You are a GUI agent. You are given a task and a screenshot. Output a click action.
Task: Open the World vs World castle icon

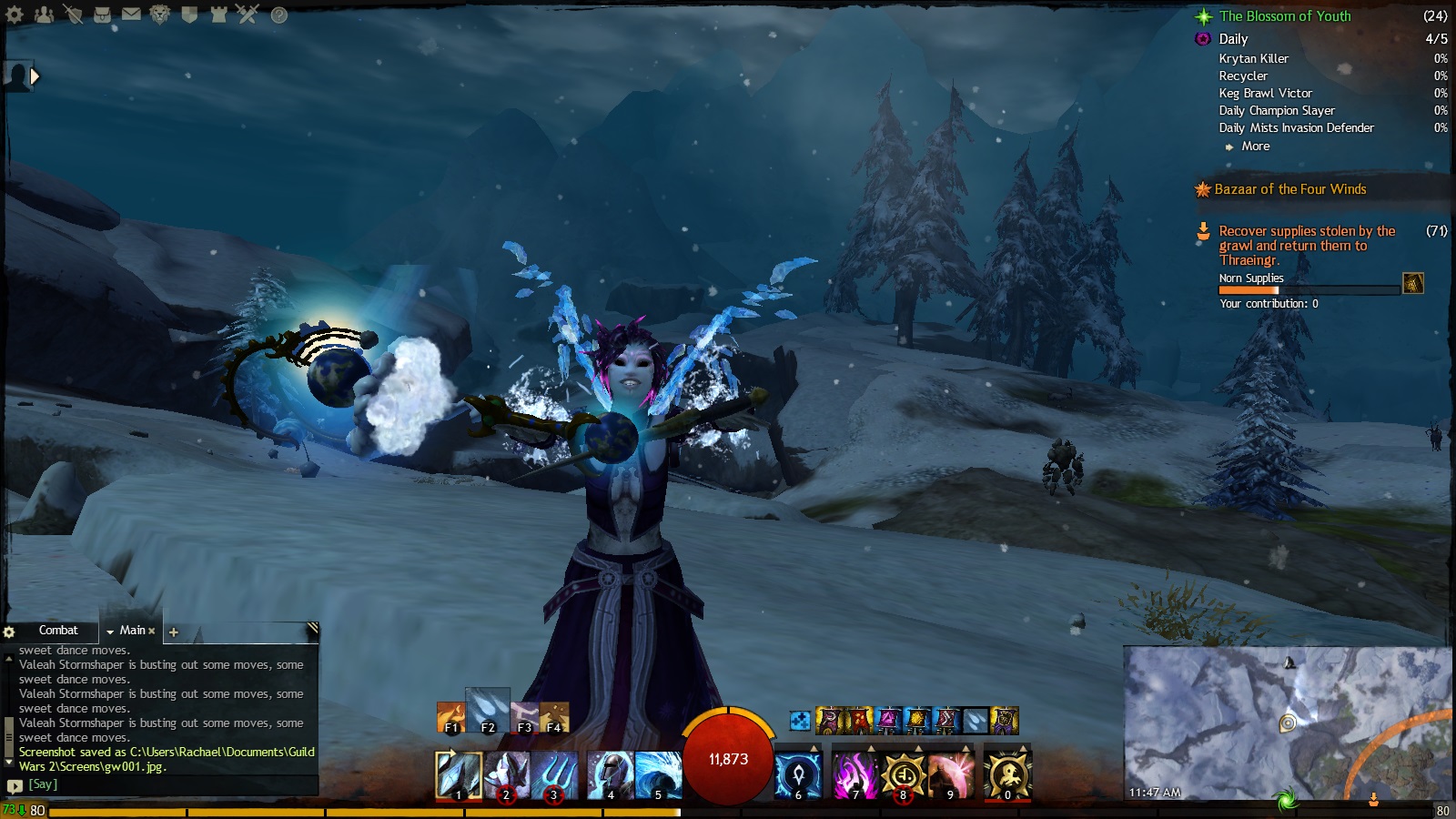(x=218, y=15)
